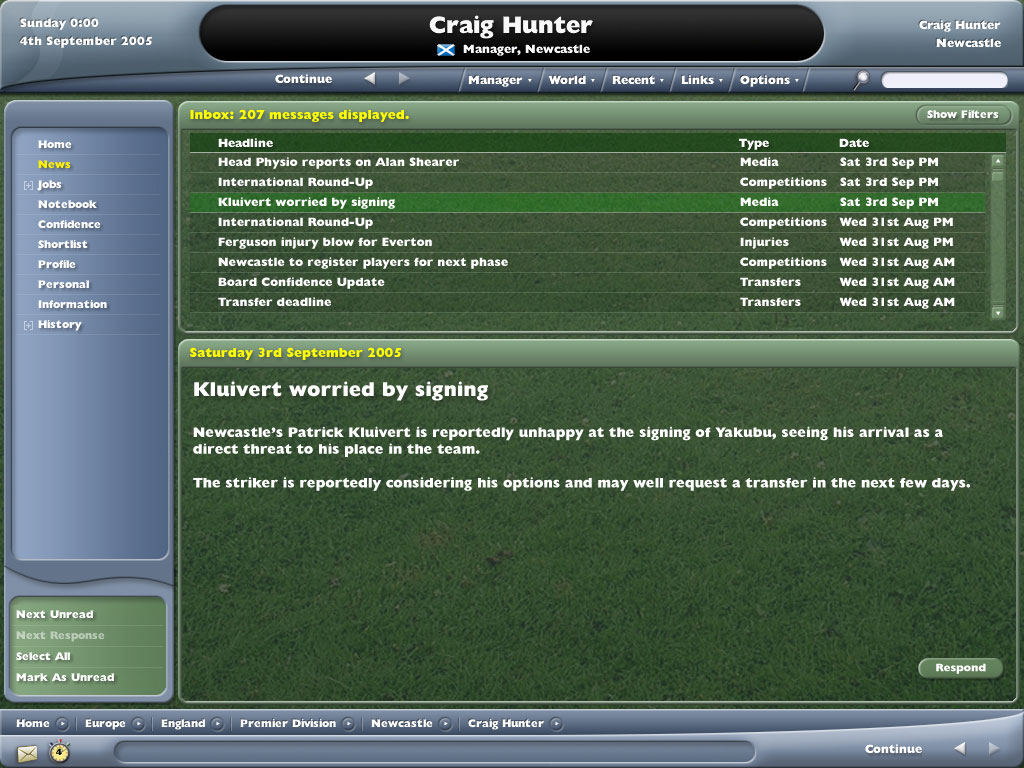The height and width of the screenshot is (768, 1024).
Task: Open the Options dropdown menu
Action: (769, 80)
